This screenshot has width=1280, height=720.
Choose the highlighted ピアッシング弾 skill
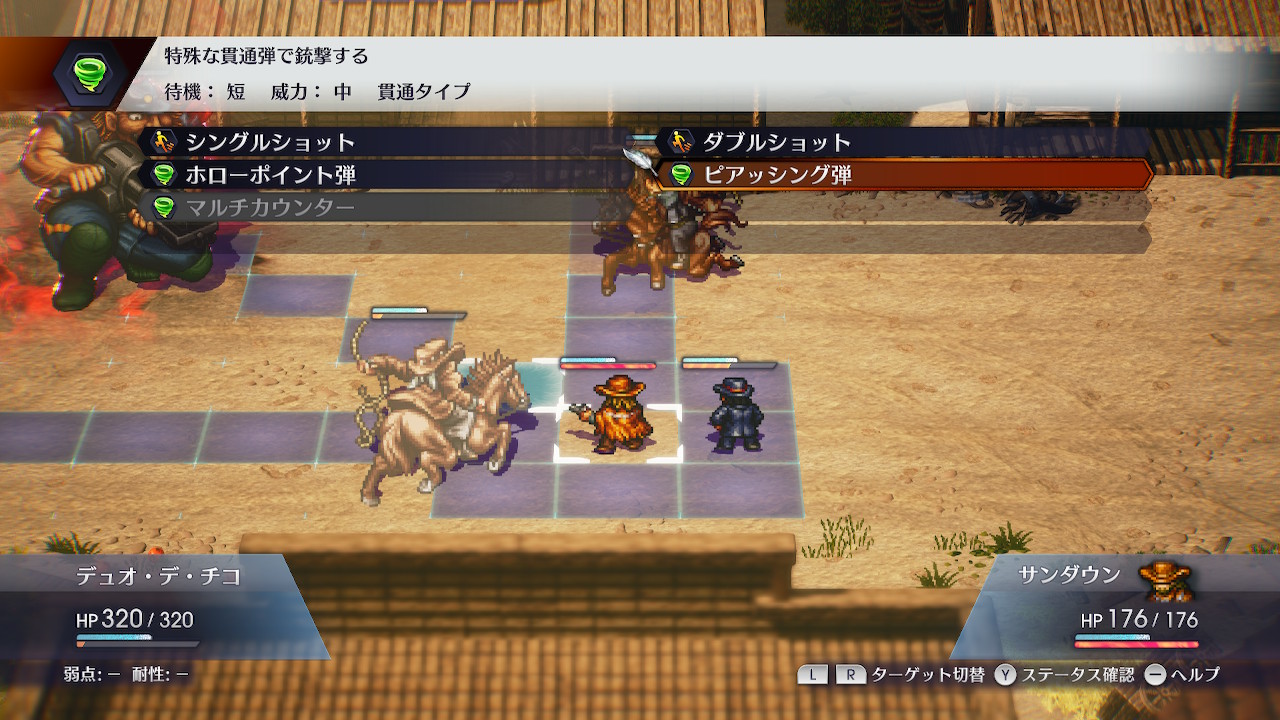776,175
